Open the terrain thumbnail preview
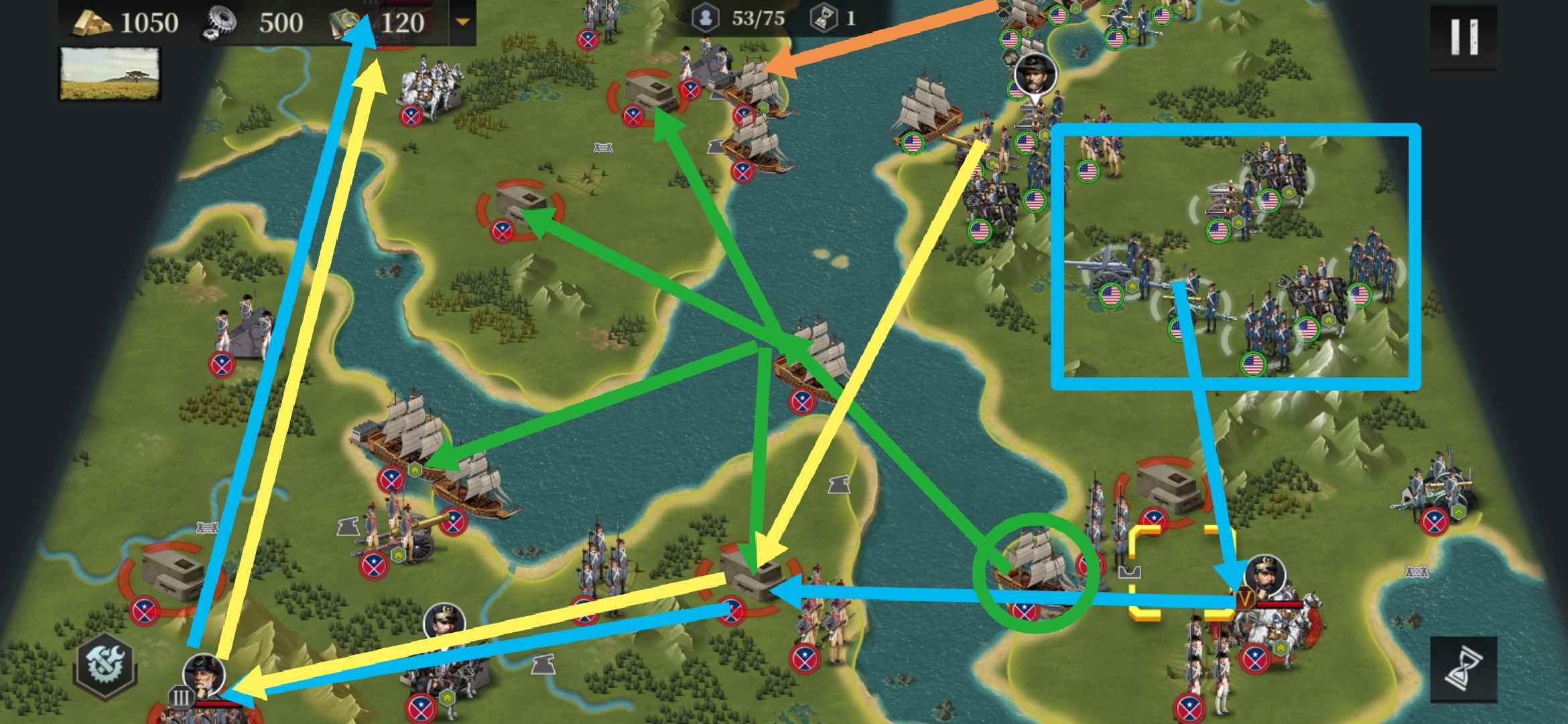The width and height of the screenshot is (1568, 724). [111, 74]
